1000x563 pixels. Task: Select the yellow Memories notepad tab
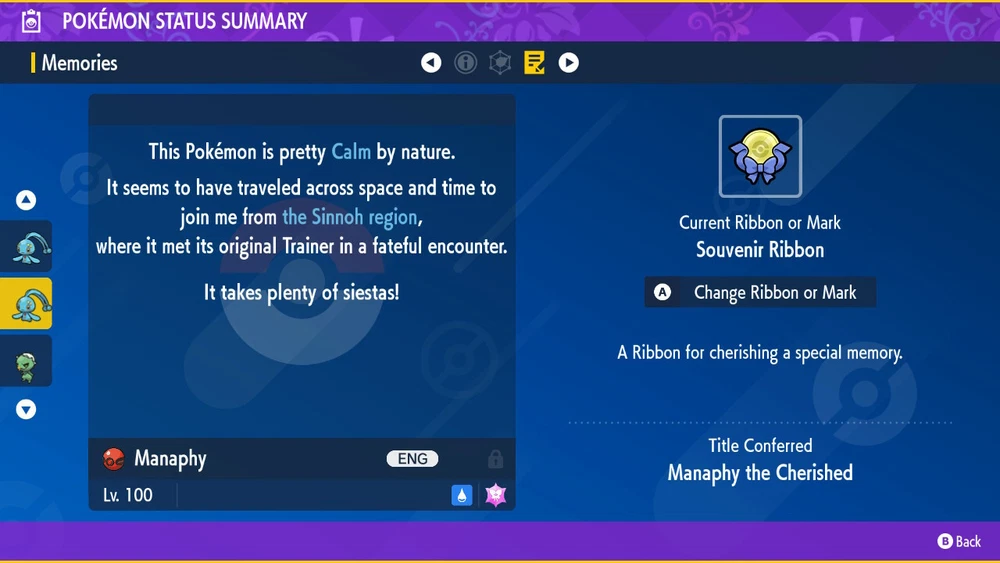[534, 63]
